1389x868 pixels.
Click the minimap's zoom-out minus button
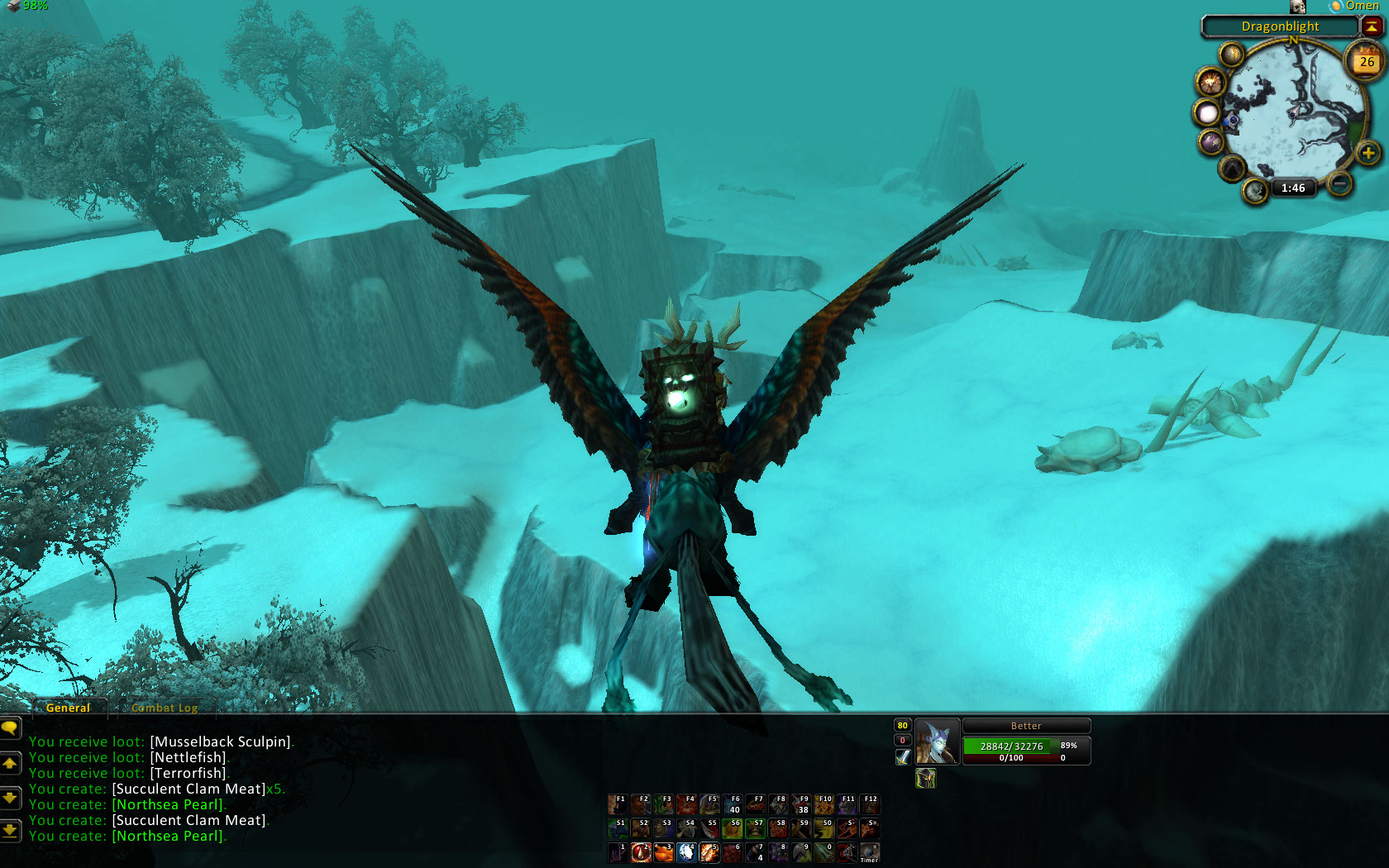pos(1340,184)
